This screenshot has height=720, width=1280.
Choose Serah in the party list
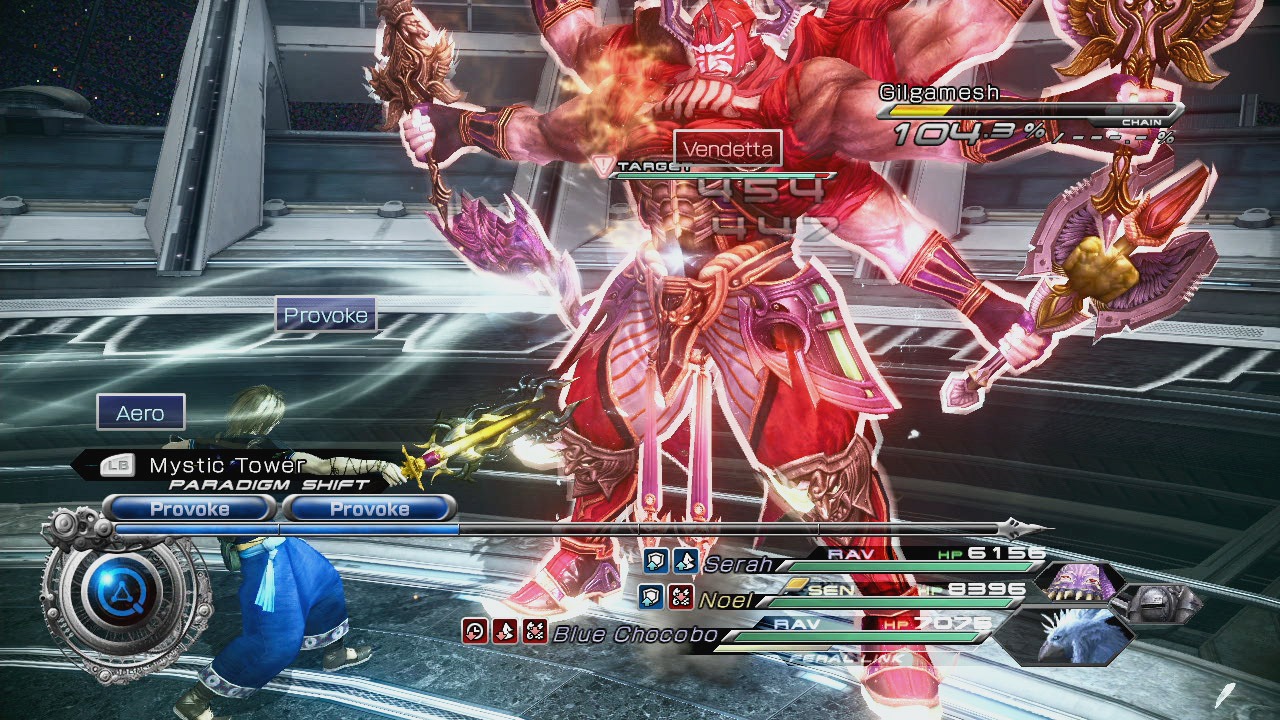[738, 564]
